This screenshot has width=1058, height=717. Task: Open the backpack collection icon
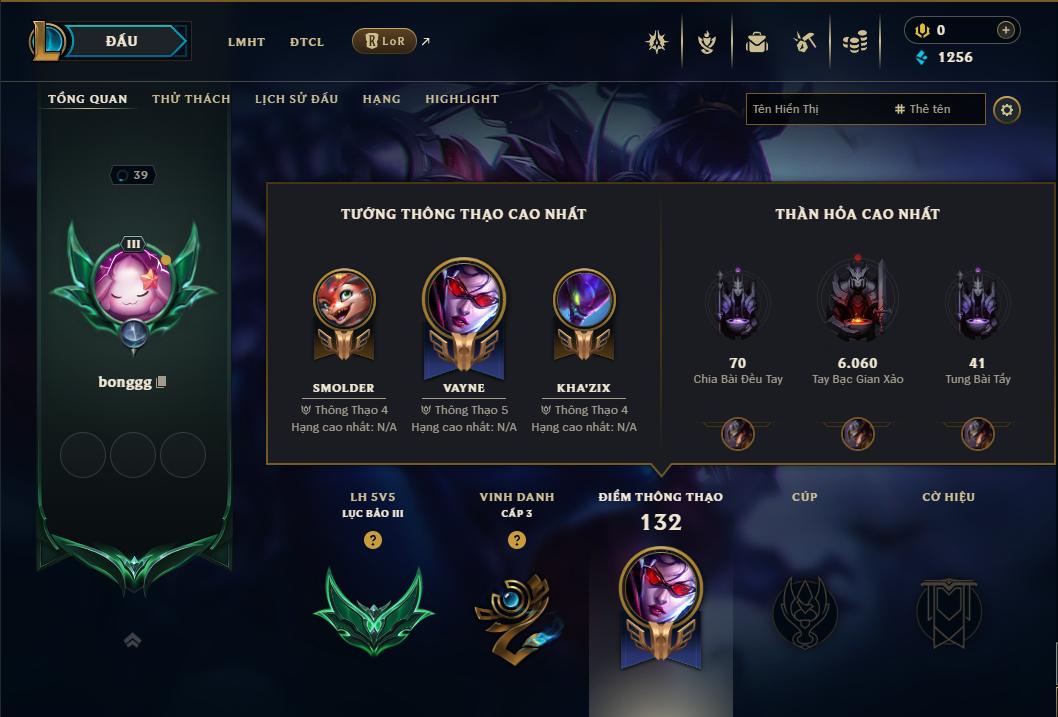pos(756,42)
